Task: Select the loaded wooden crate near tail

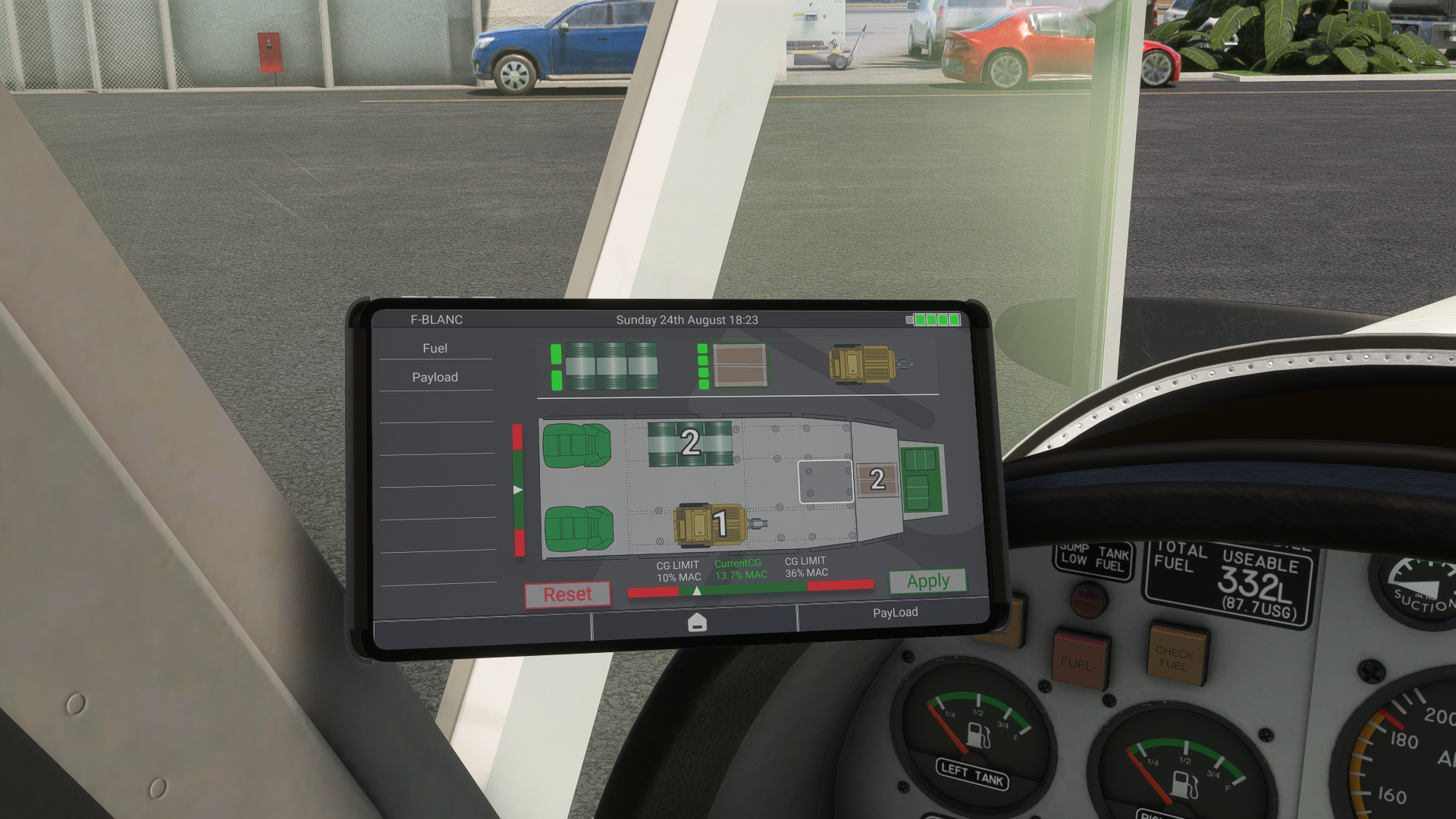Action: [x=877, y=479]
